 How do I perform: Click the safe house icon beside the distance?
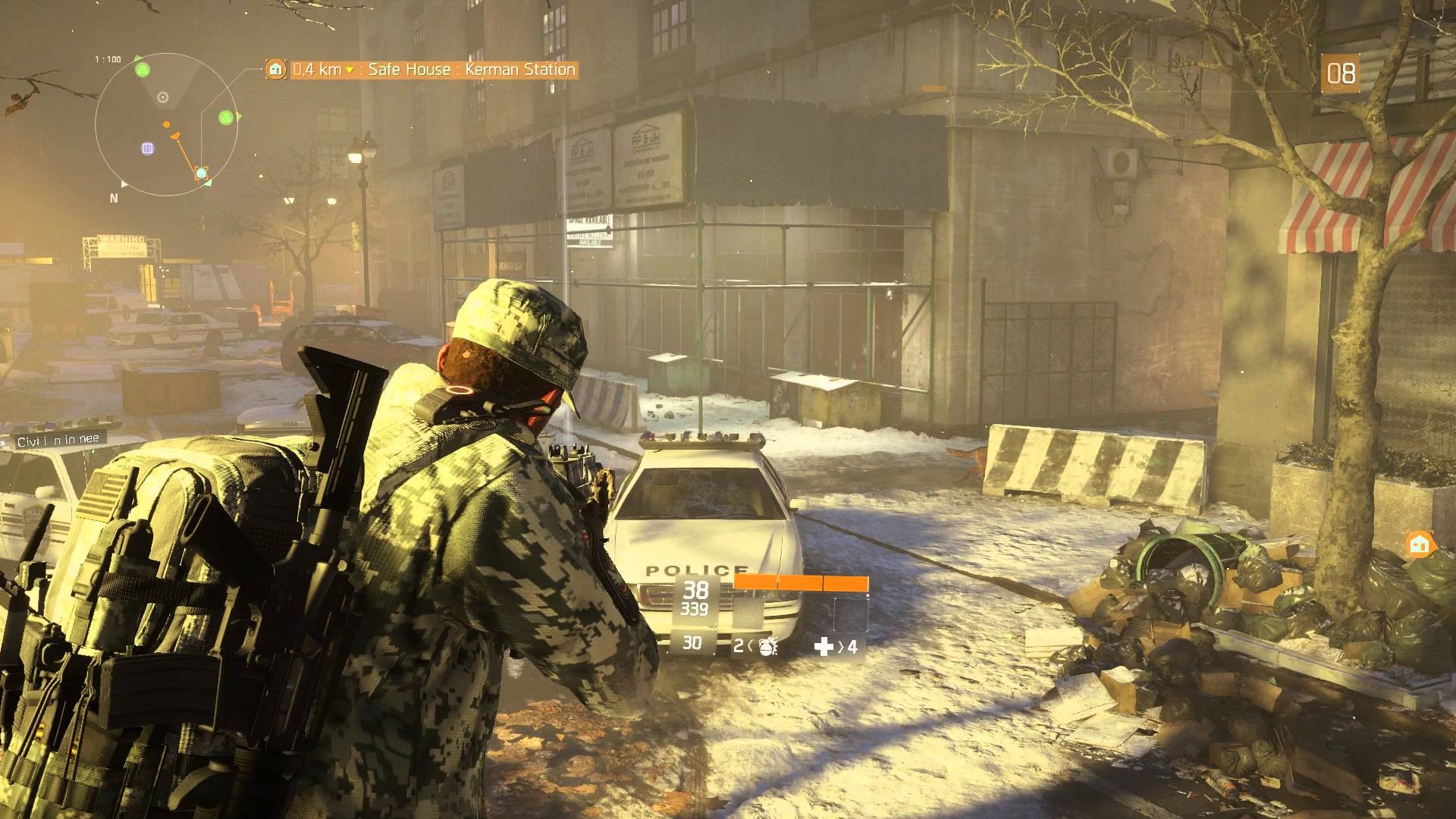[276, 70]
